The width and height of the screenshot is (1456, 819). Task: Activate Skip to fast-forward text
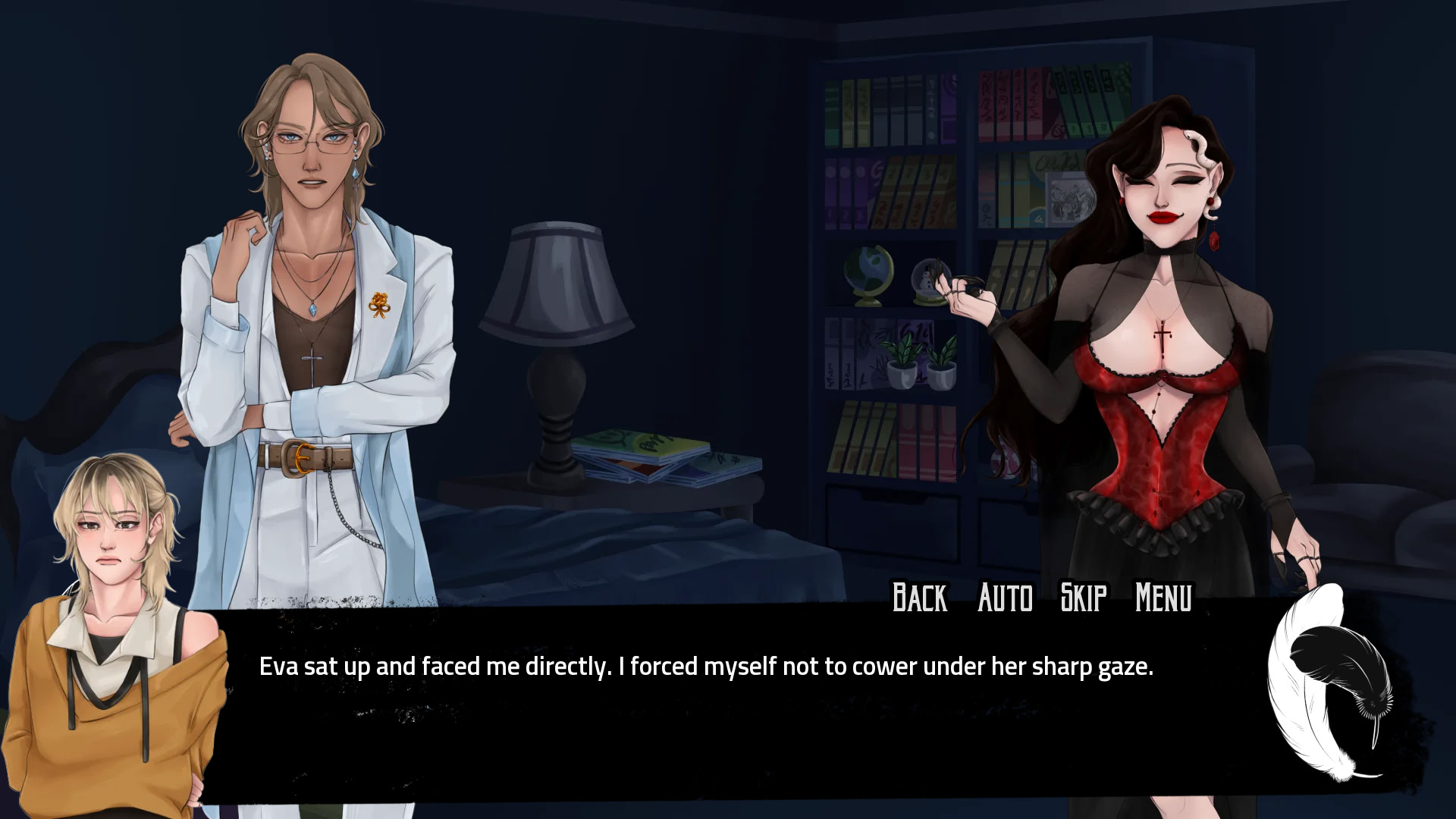[1083, 598]
